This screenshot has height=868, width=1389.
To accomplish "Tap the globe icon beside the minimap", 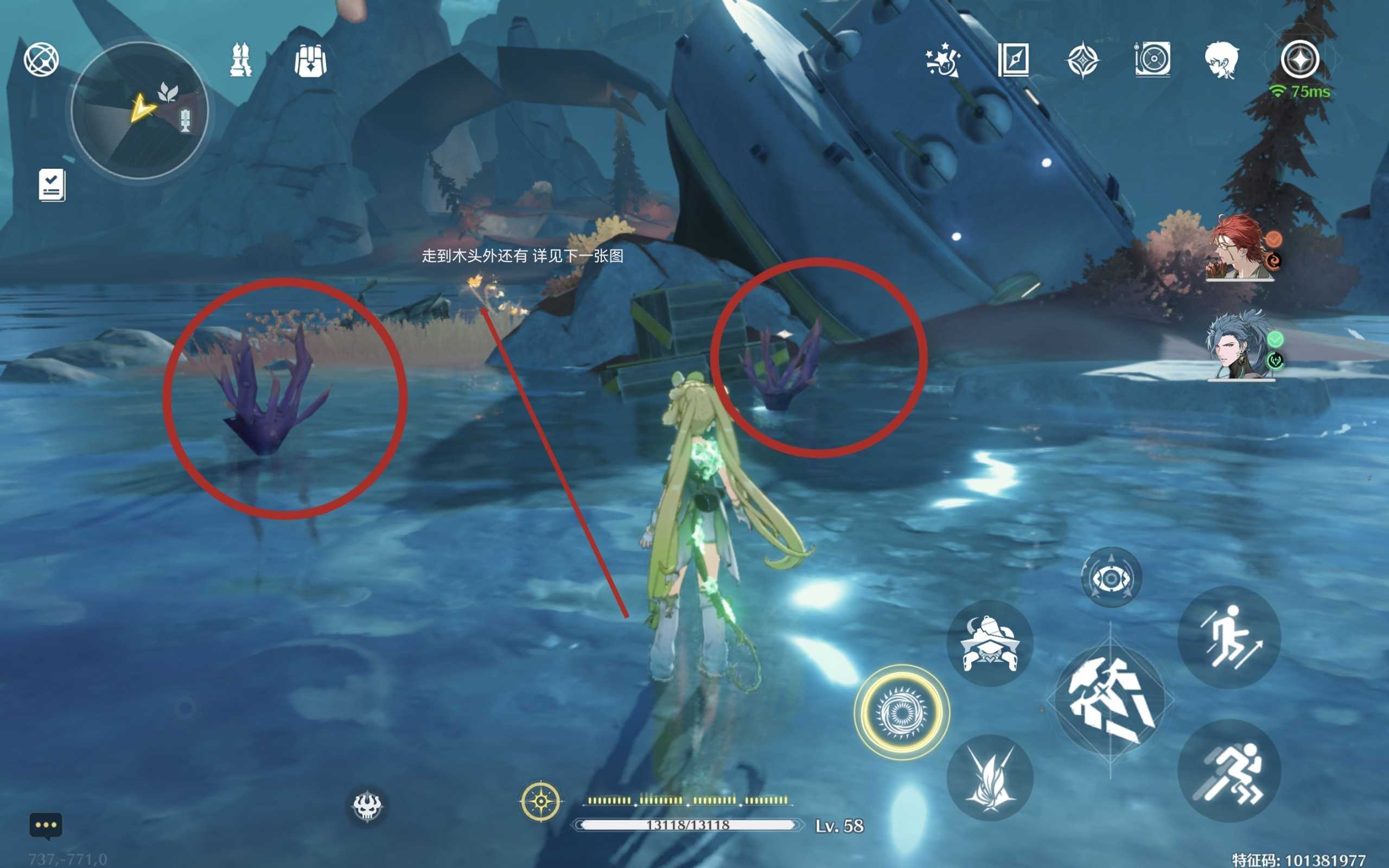I will (x=41, y=59).
